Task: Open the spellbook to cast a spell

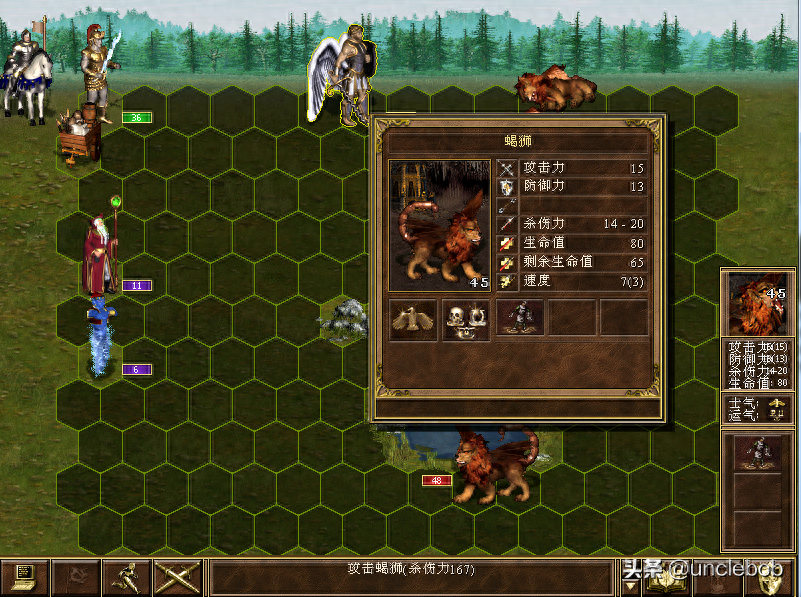Action: point(667,578)
